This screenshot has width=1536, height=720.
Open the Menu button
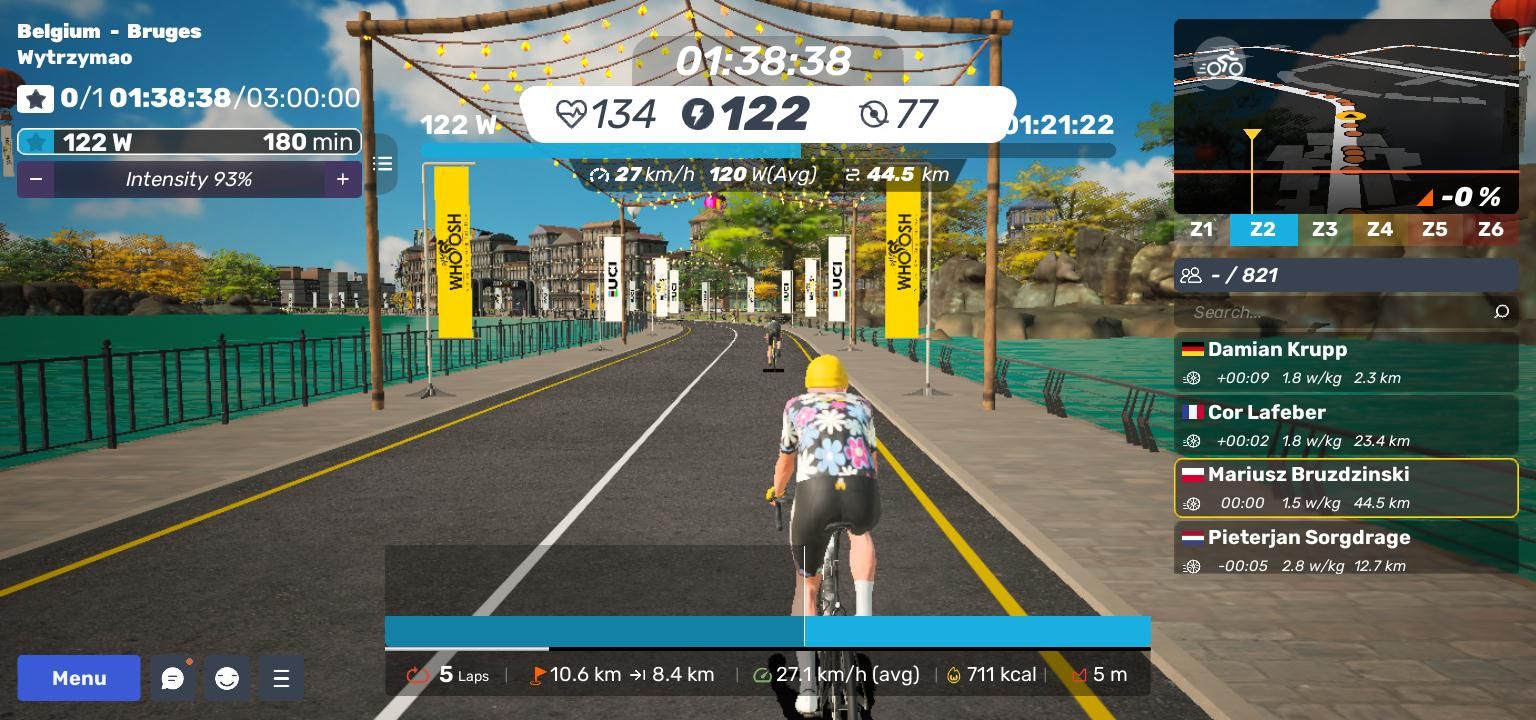click(79, 678)
